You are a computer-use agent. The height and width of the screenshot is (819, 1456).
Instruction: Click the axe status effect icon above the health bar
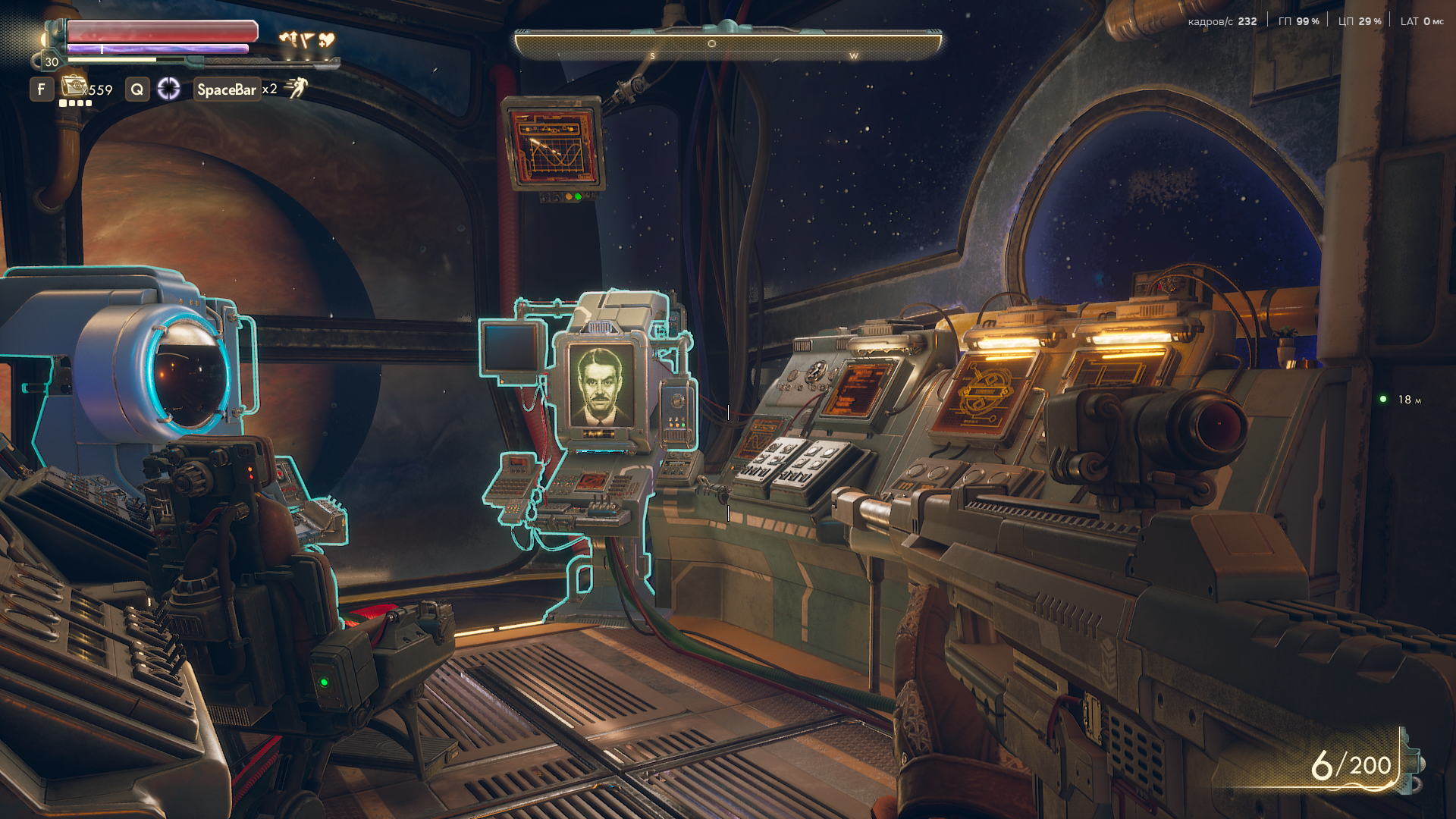[x=290, y=38]
